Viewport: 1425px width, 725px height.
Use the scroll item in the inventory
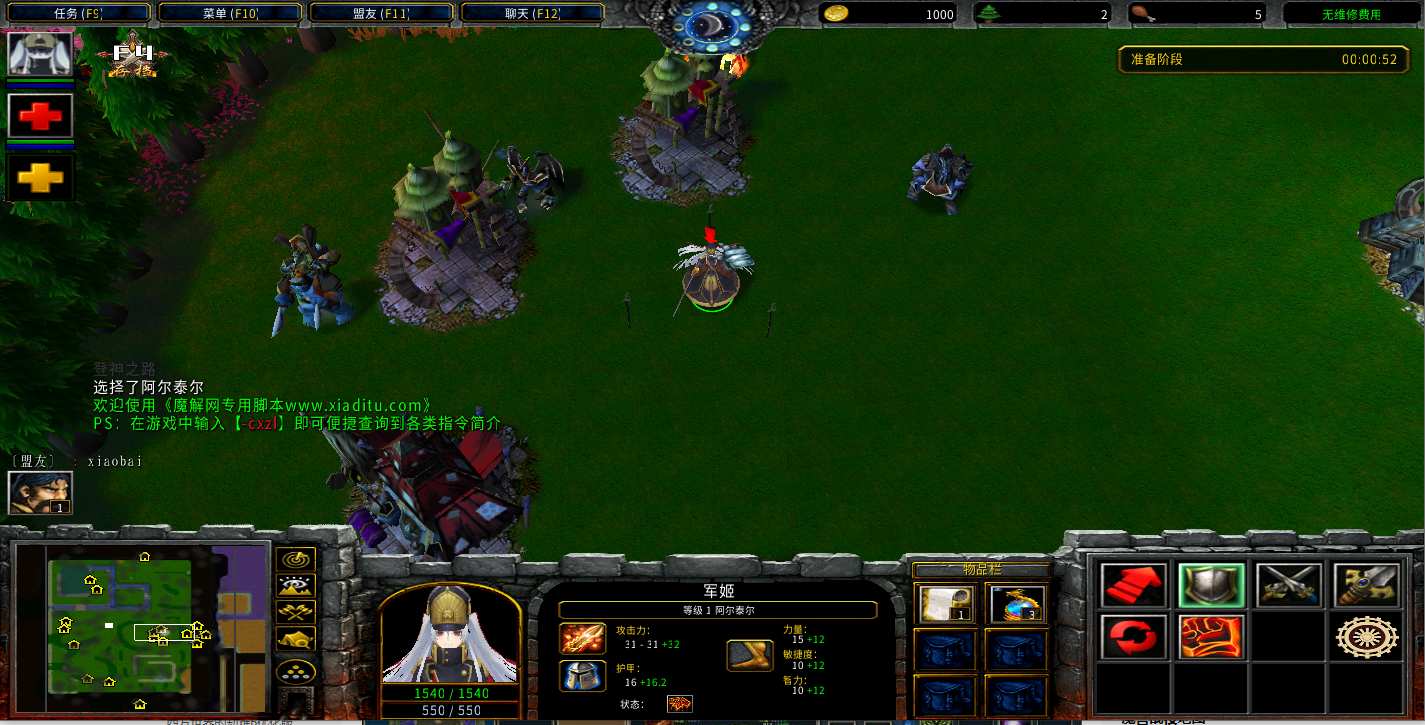point(944,604)
